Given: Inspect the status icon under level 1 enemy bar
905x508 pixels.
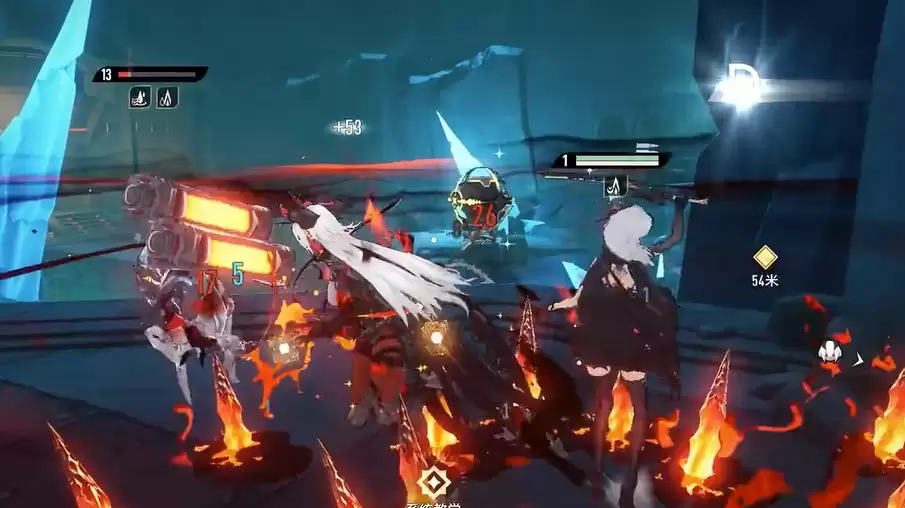Looking at the screenshot, I should (x=616, y=184).
